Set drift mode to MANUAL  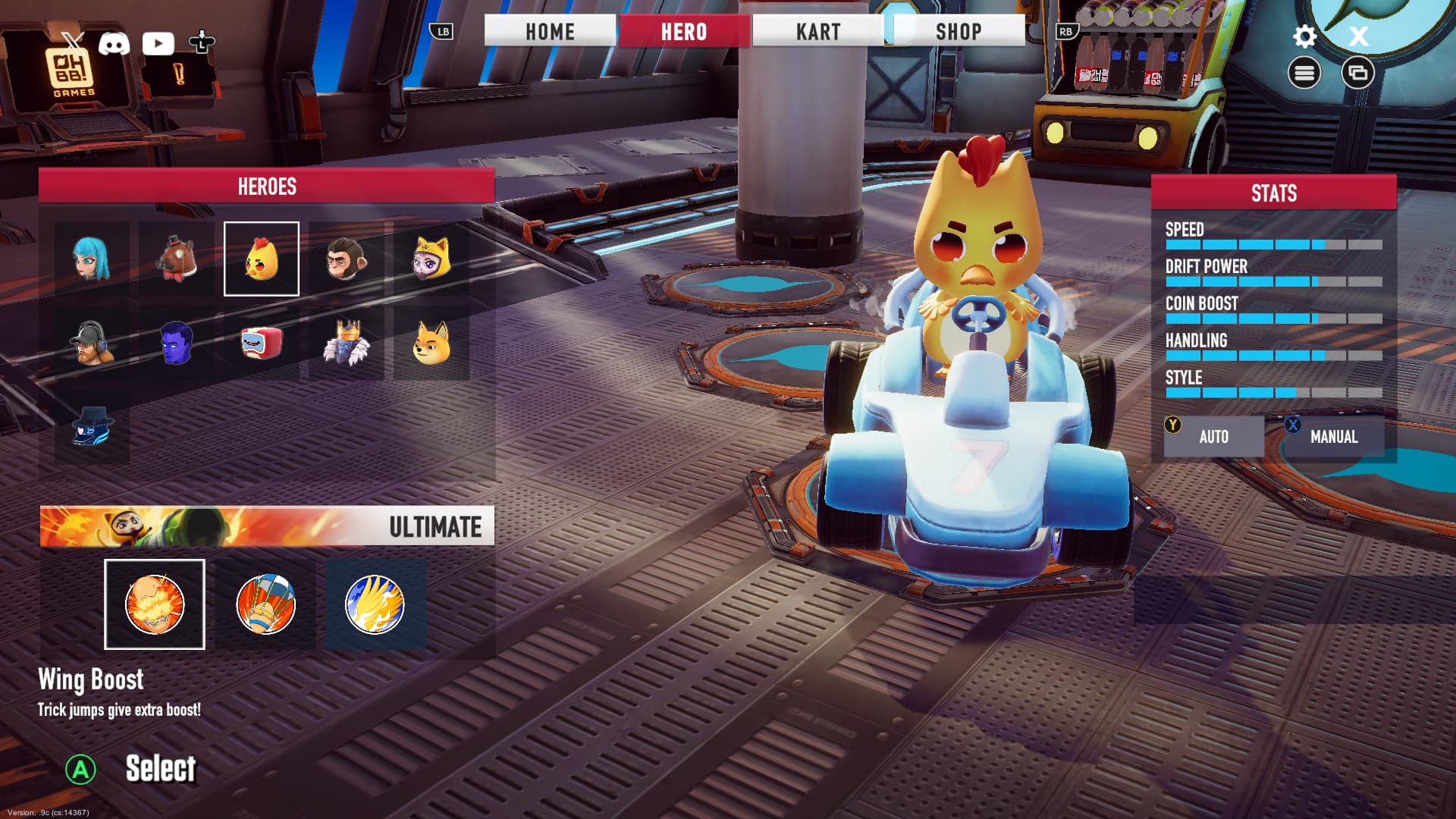click(x=1333, y=437)
